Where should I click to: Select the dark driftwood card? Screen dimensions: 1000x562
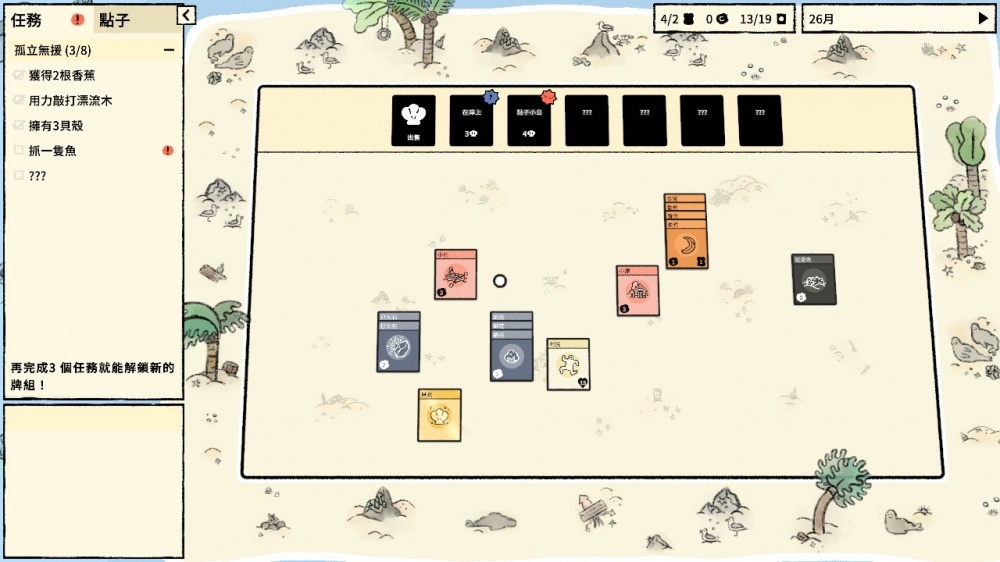(814, 281)
